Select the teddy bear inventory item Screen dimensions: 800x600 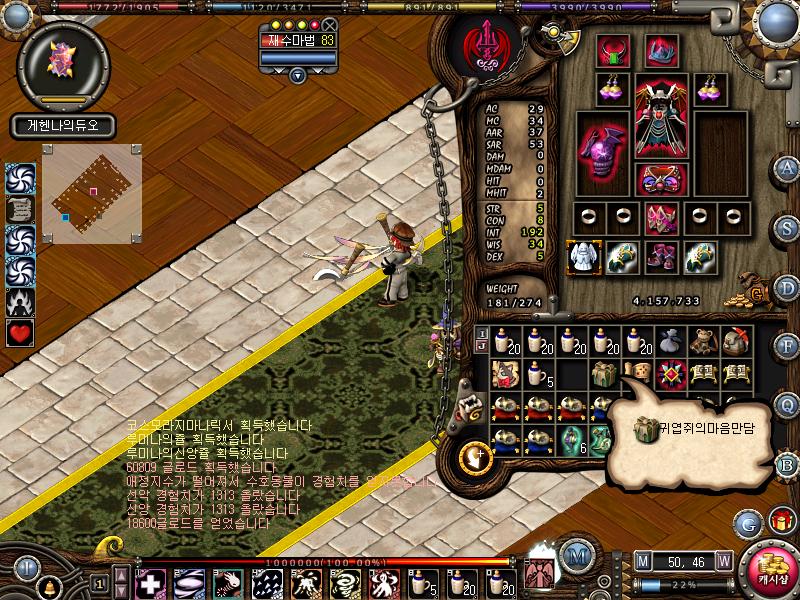[x=703, y=340]
